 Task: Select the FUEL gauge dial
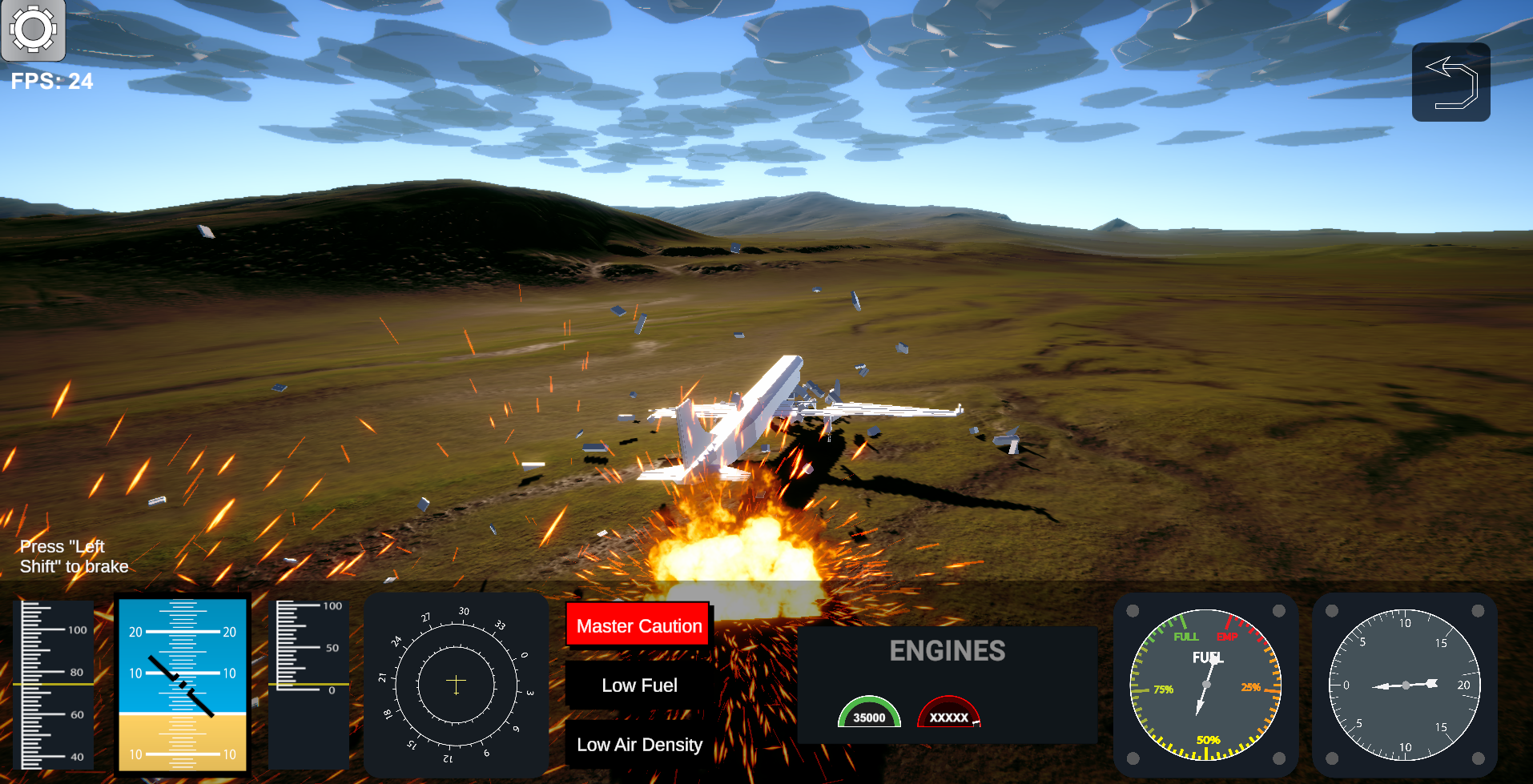point(1205,686)
